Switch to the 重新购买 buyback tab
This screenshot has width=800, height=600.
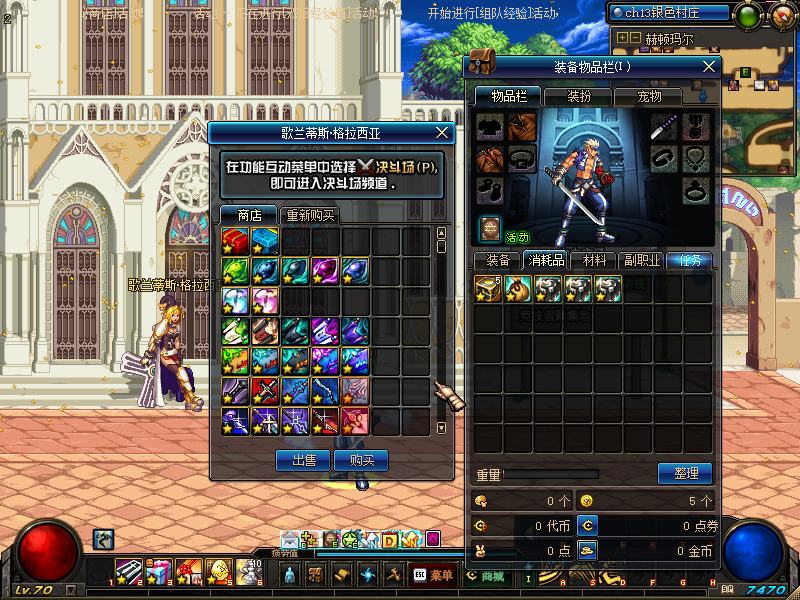click(x=310, y=215)
